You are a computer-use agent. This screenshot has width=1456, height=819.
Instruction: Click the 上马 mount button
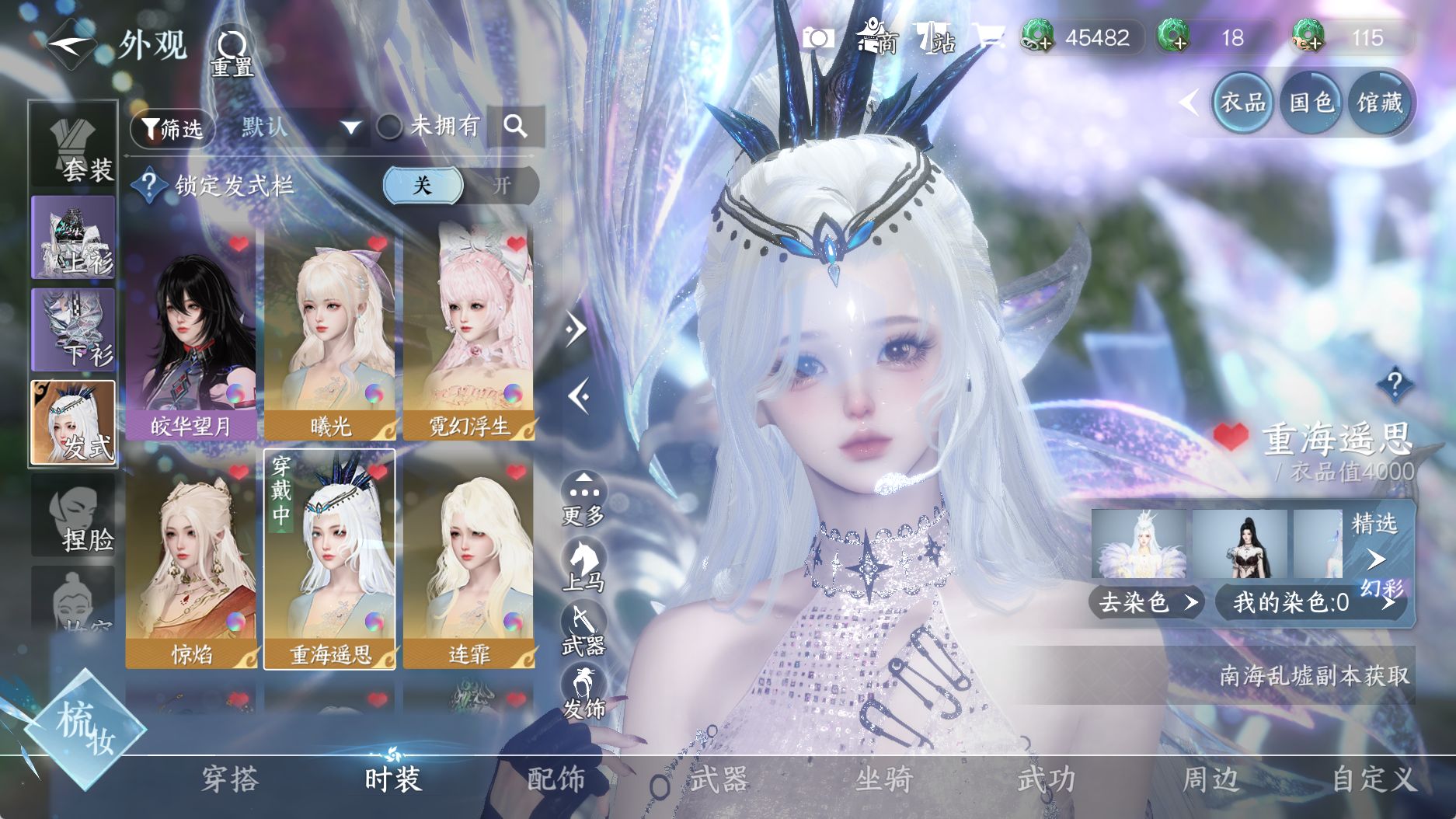tap(583, 565)
